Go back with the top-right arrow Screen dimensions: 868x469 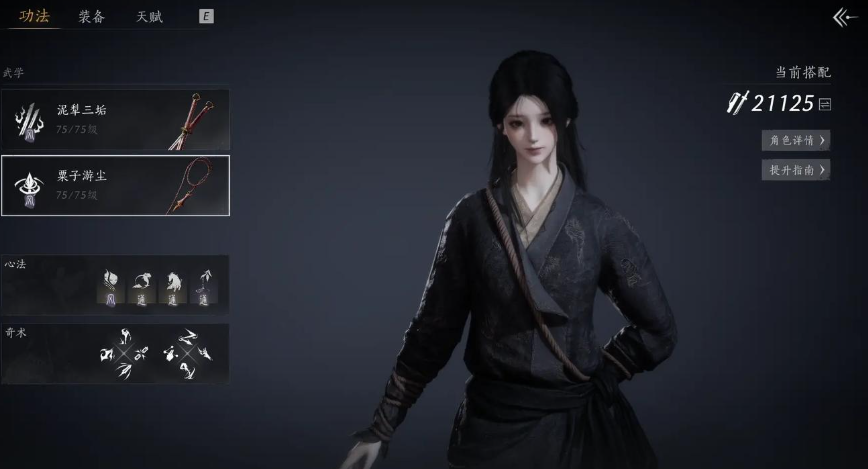click(845, 17)
